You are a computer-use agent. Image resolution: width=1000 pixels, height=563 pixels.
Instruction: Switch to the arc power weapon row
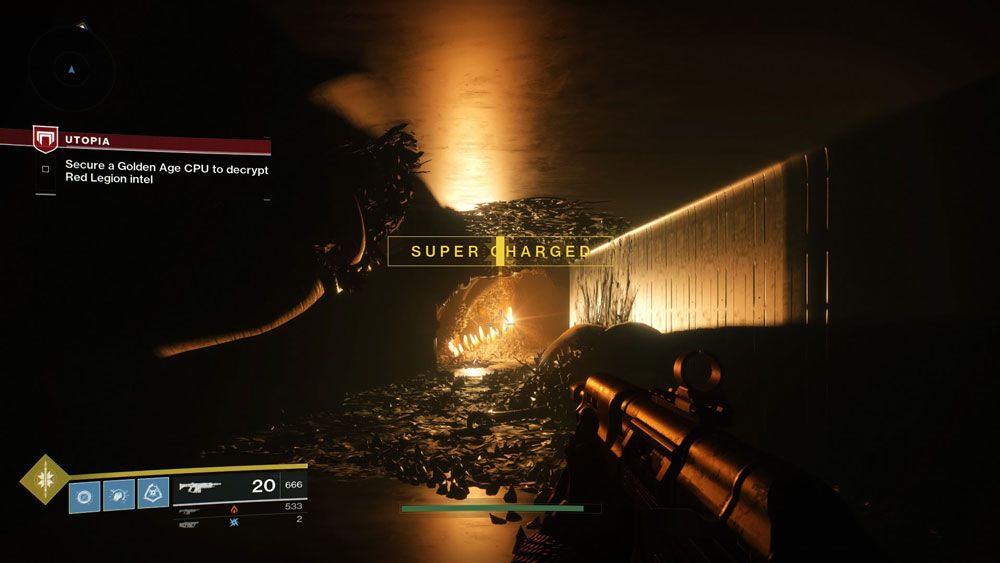[236, 521]
